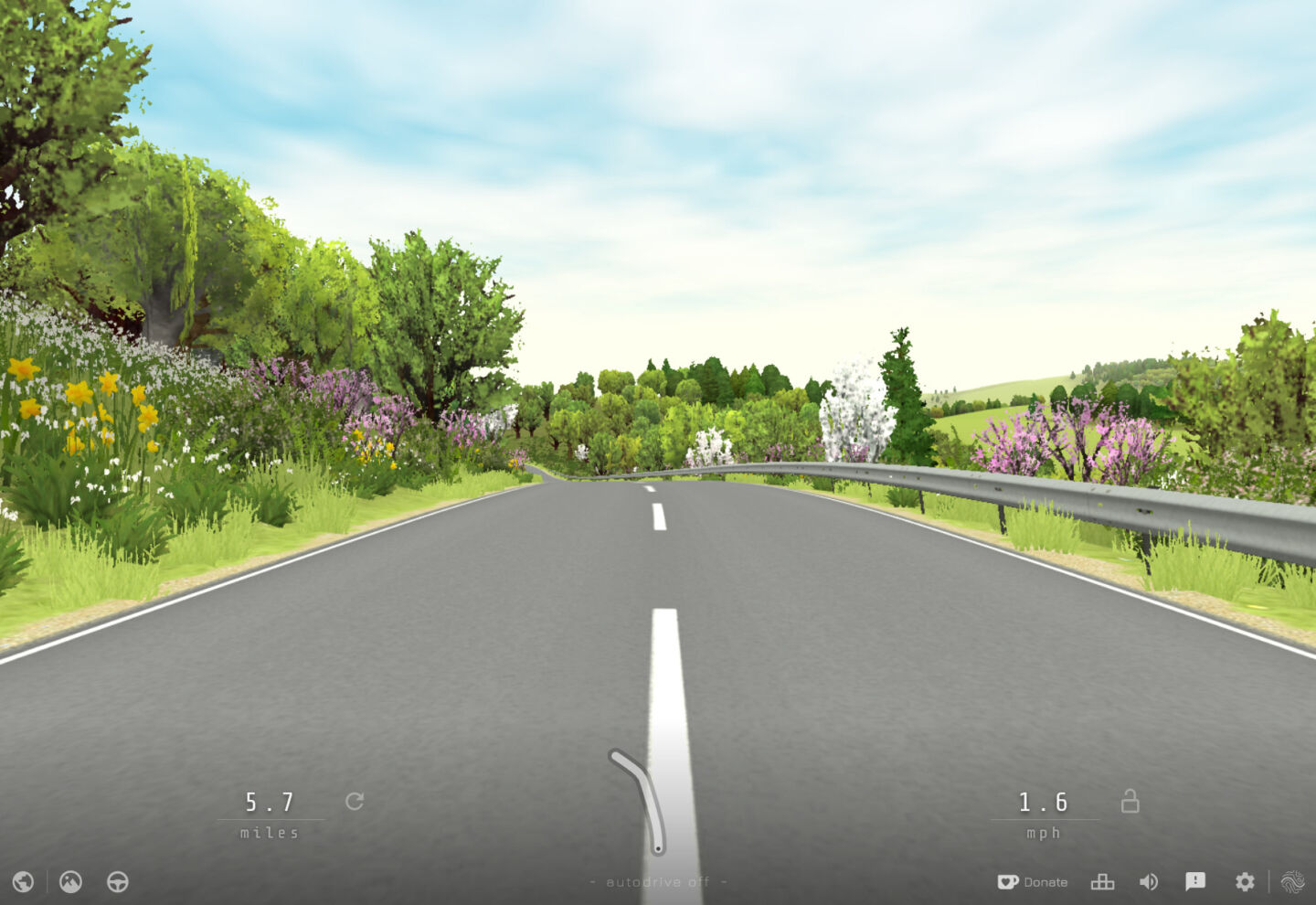Click the Ko-fi coffee cup icon

click(x=1007, y=881)
